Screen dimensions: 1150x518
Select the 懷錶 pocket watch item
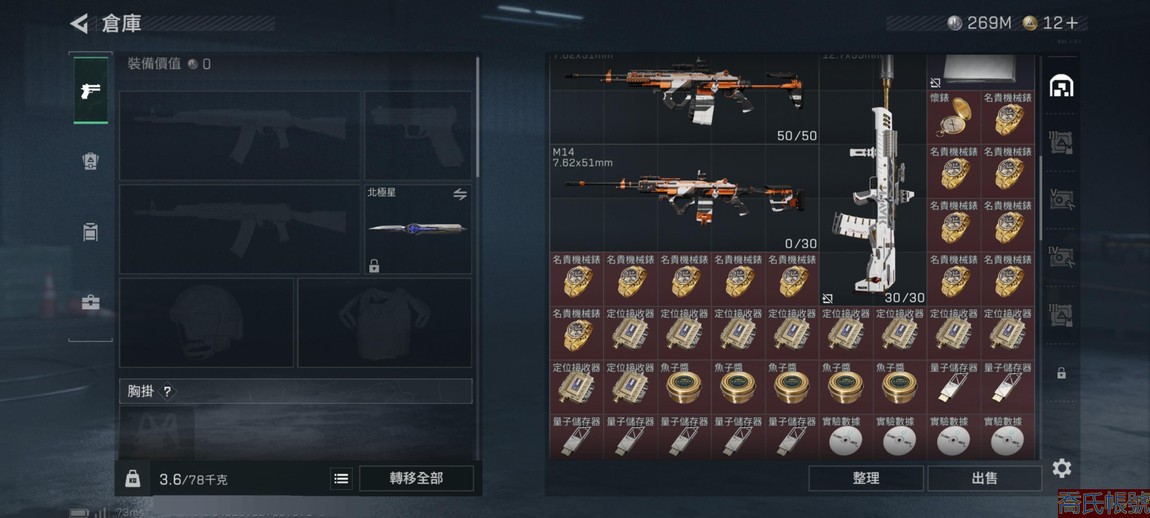click(953, 116)
